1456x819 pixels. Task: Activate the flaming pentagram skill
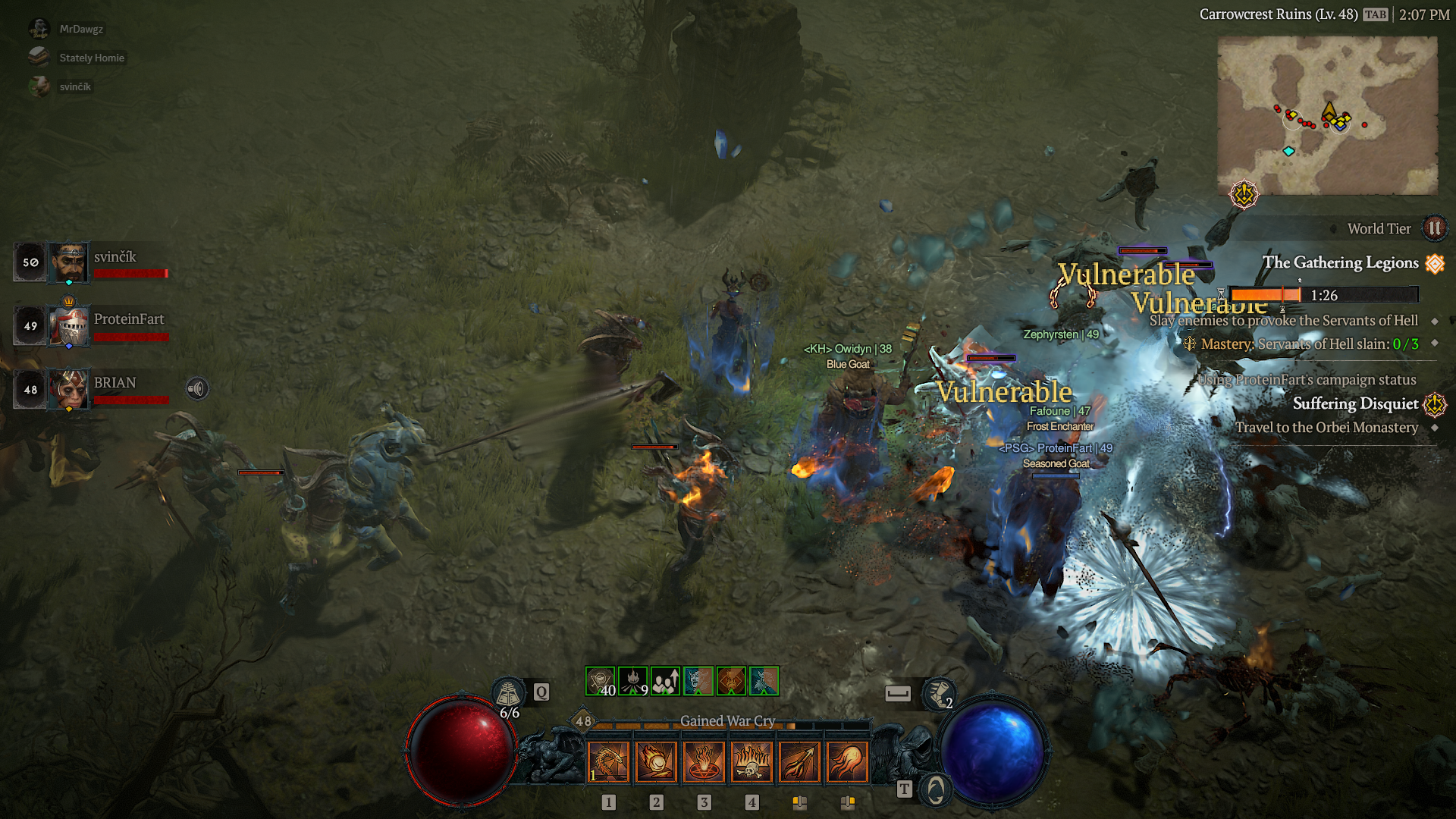pos(704,761)
